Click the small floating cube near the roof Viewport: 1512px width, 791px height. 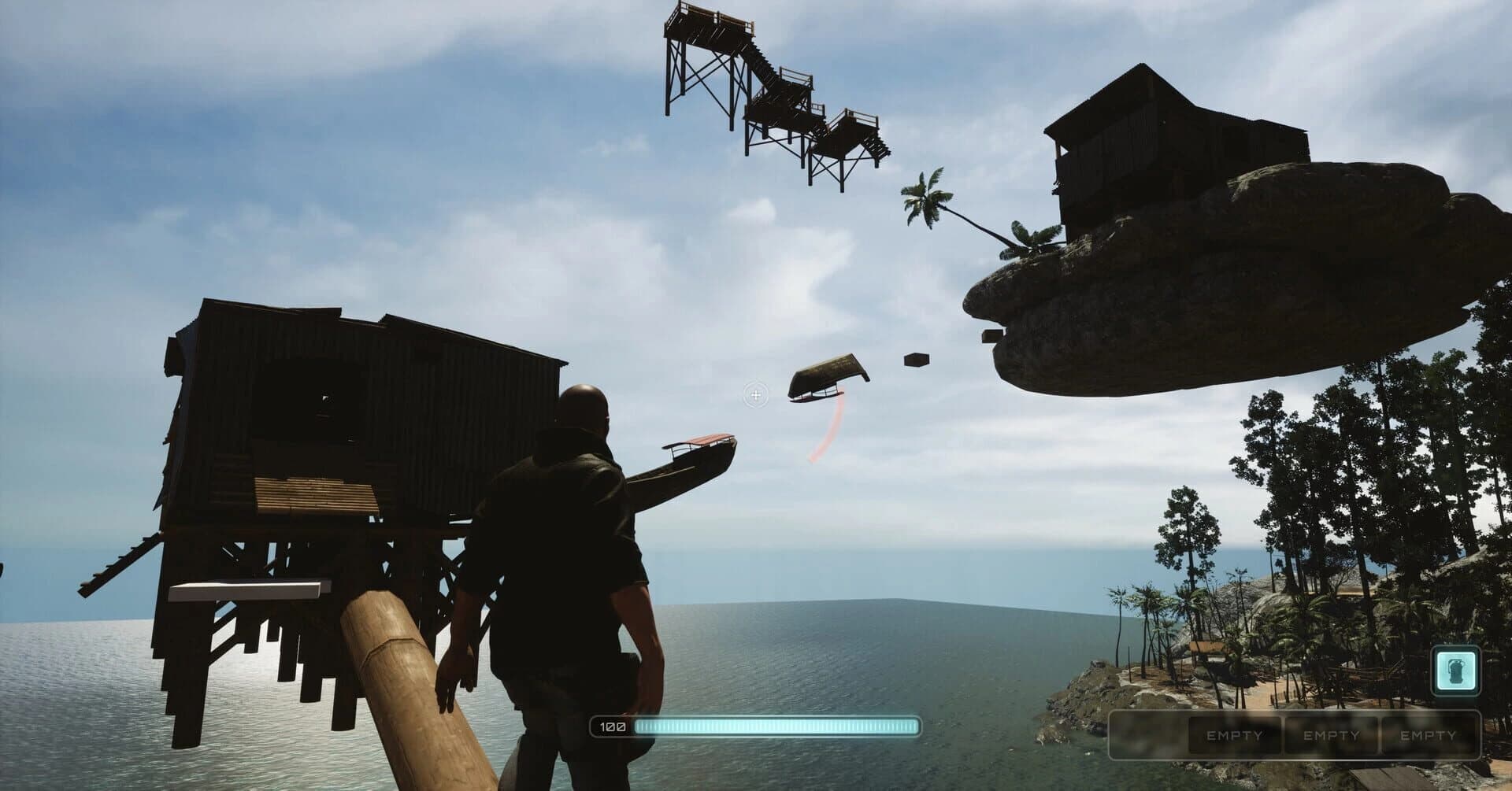tap(916, 359)
